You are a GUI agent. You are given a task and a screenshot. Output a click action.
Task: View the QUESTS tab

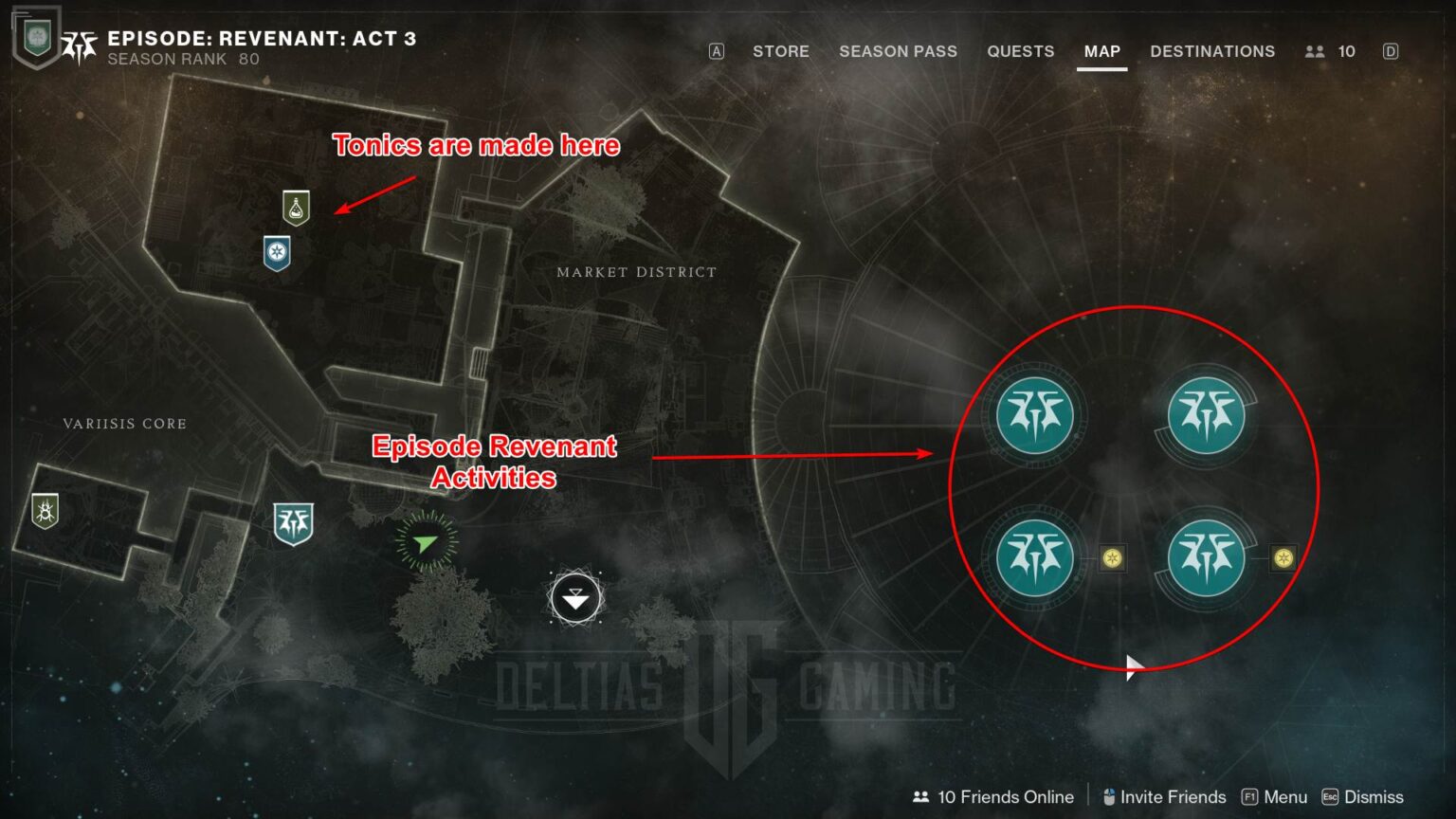coord(1020,51)
